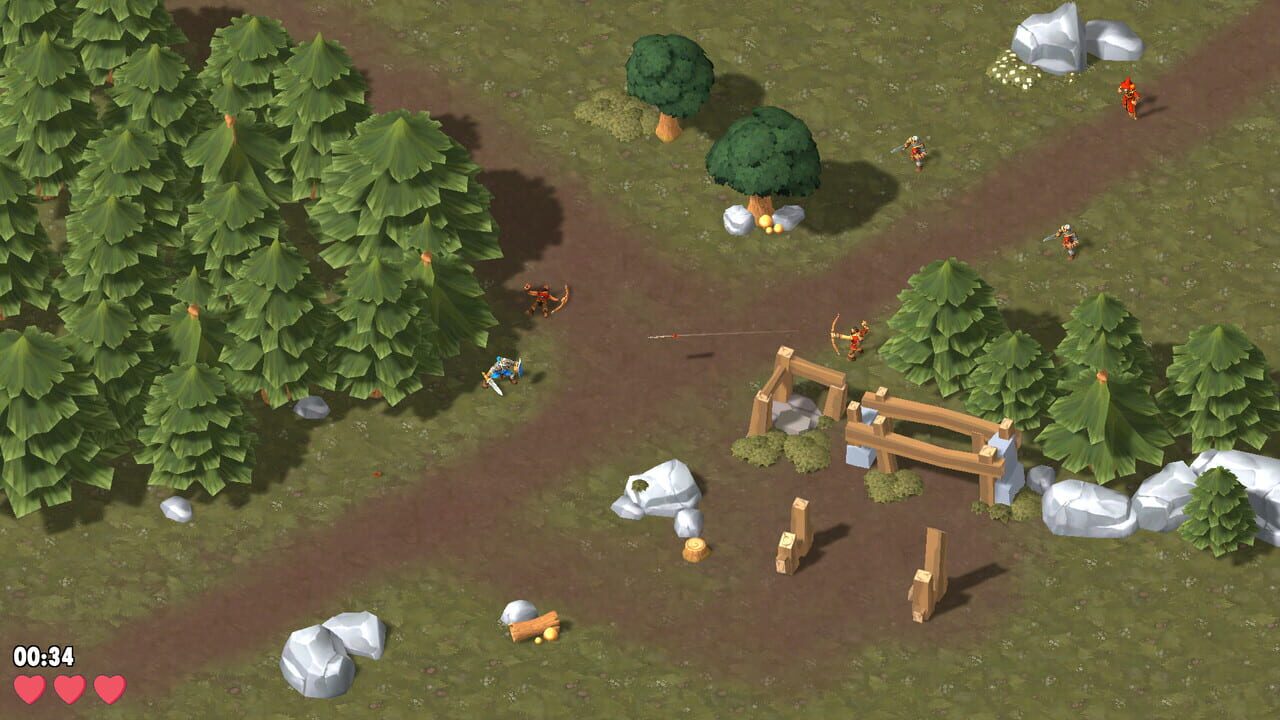1280x720 pixels.
Task: Click the armored fighter on the right path
Action: [1065, 238]
